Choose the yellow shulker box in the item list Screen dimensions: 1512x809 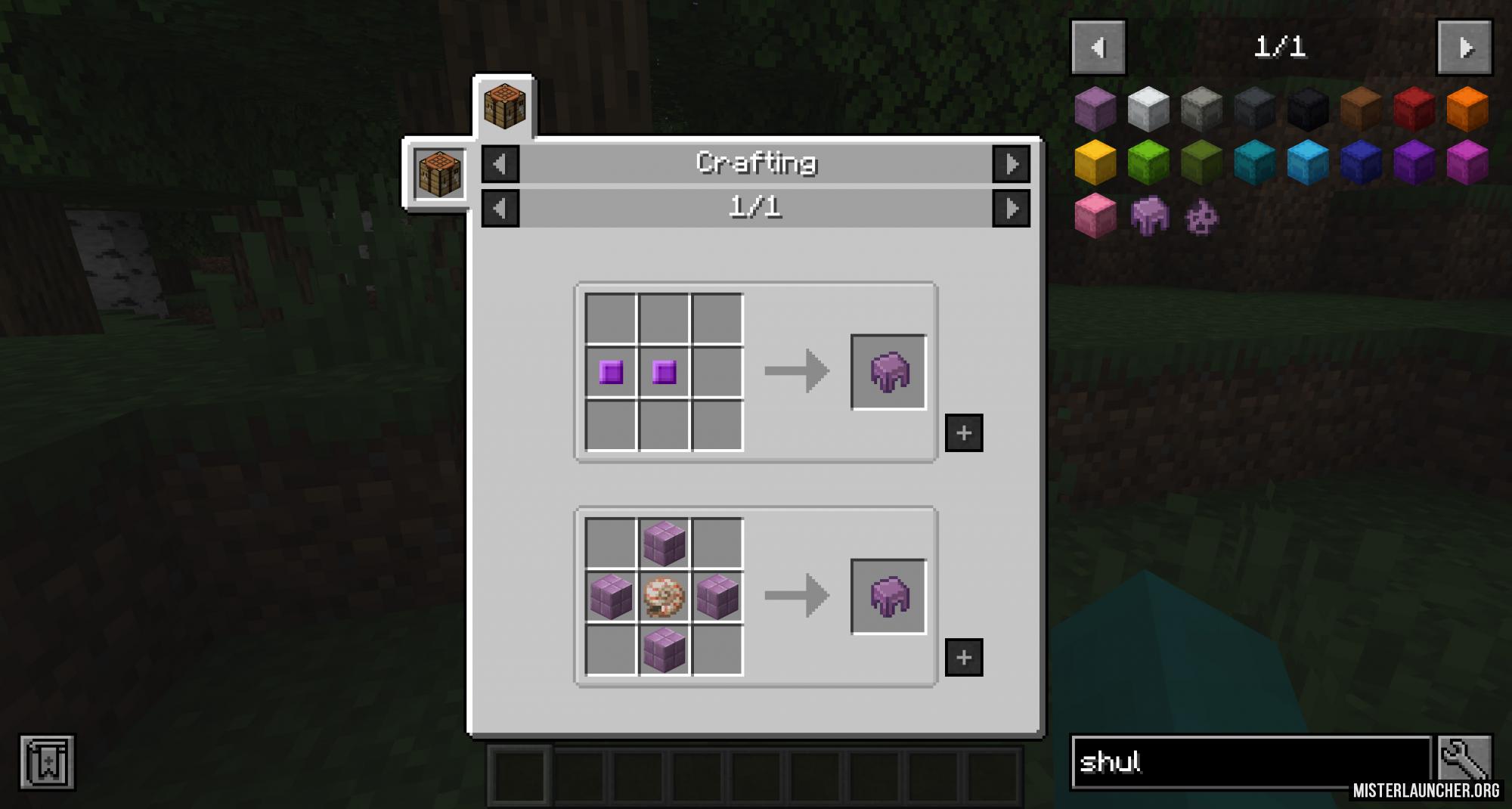[1095, 162]
